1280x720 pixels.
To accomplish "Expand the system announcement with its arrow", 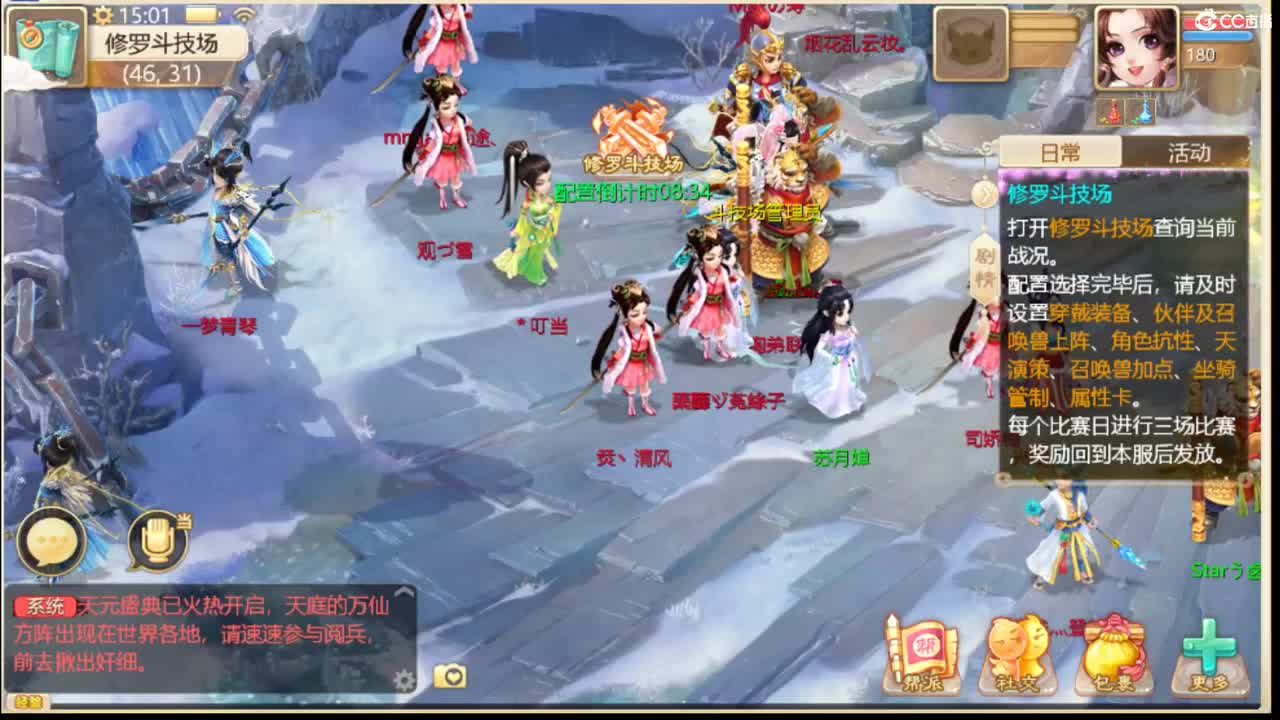I will (405, 590).
